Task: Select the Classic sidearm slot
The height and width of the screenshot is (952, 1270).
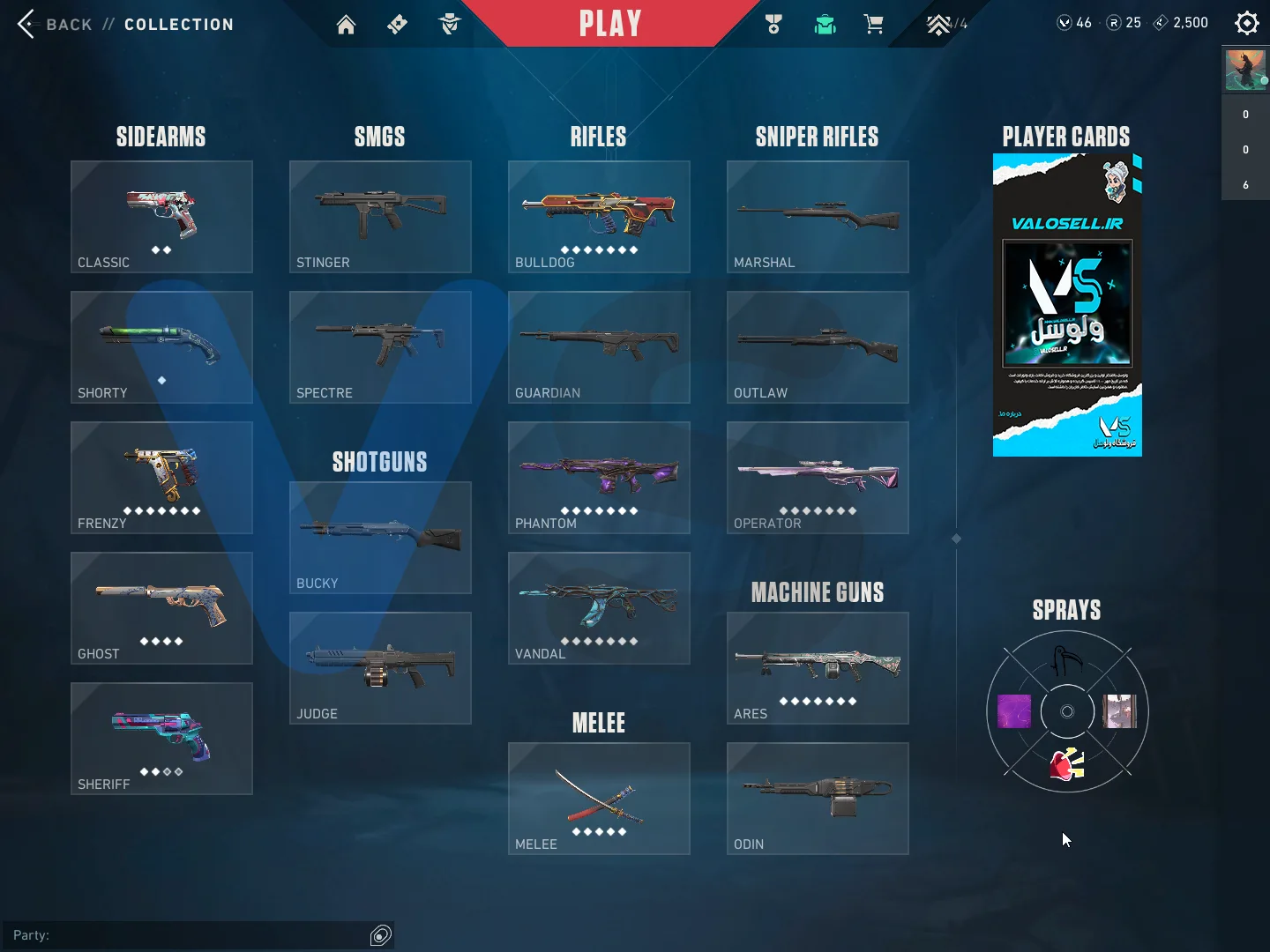Action: click(x=161, y=217)
